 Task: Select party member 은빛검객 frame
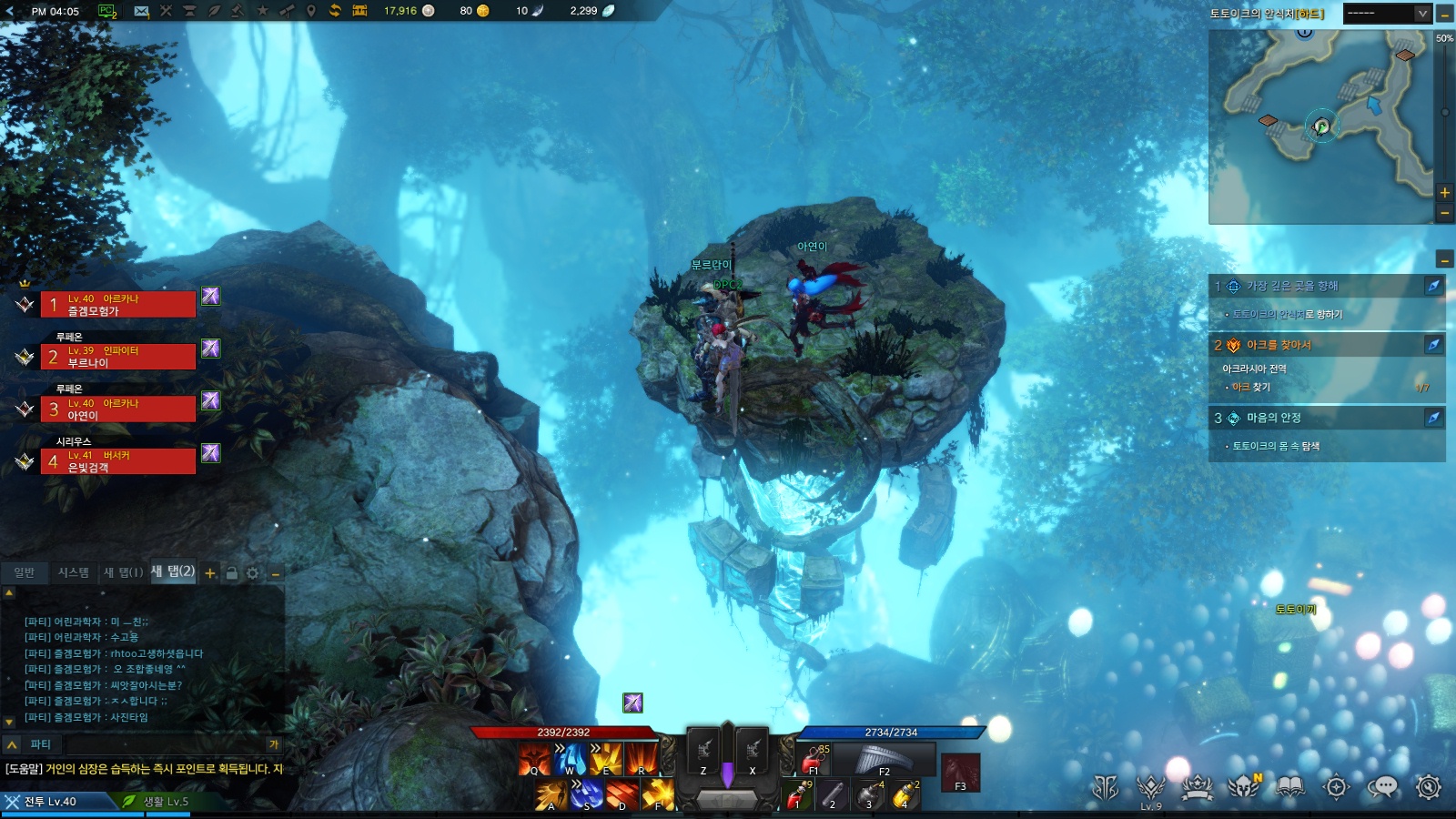117,461
